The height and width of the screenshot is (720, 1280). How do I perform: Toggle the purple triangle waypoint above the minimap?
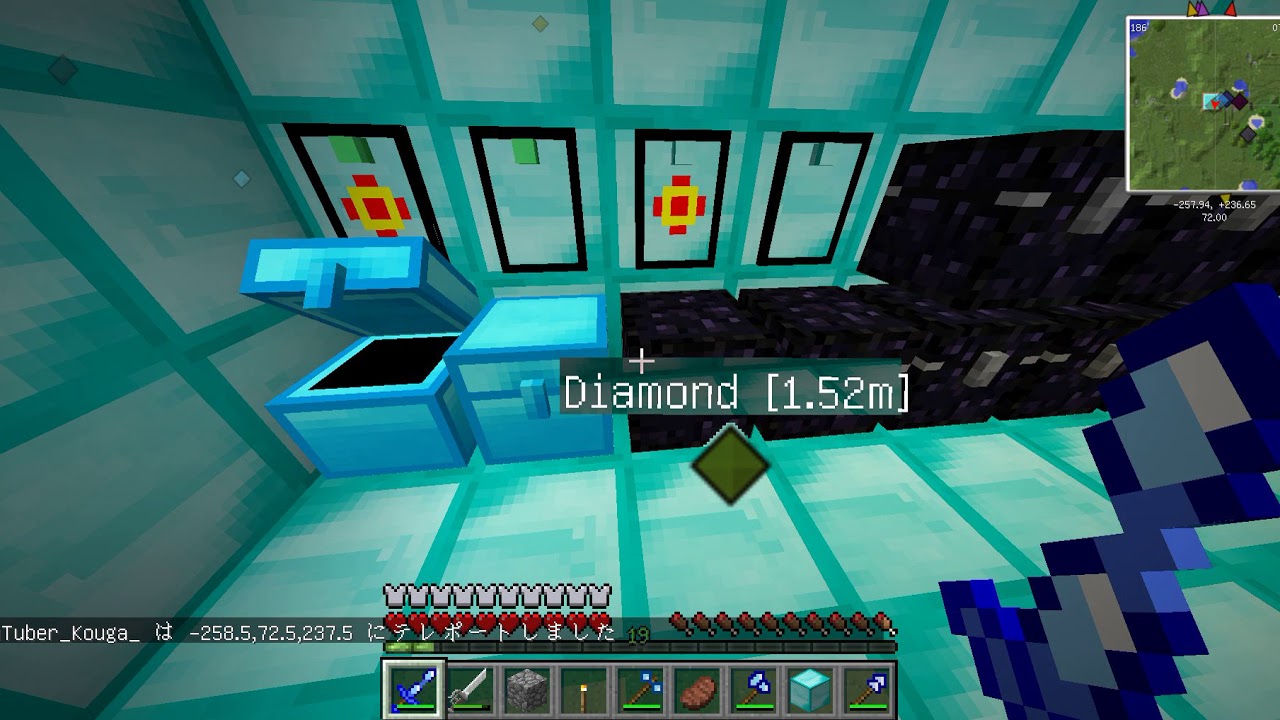(x=1201, y=9)
